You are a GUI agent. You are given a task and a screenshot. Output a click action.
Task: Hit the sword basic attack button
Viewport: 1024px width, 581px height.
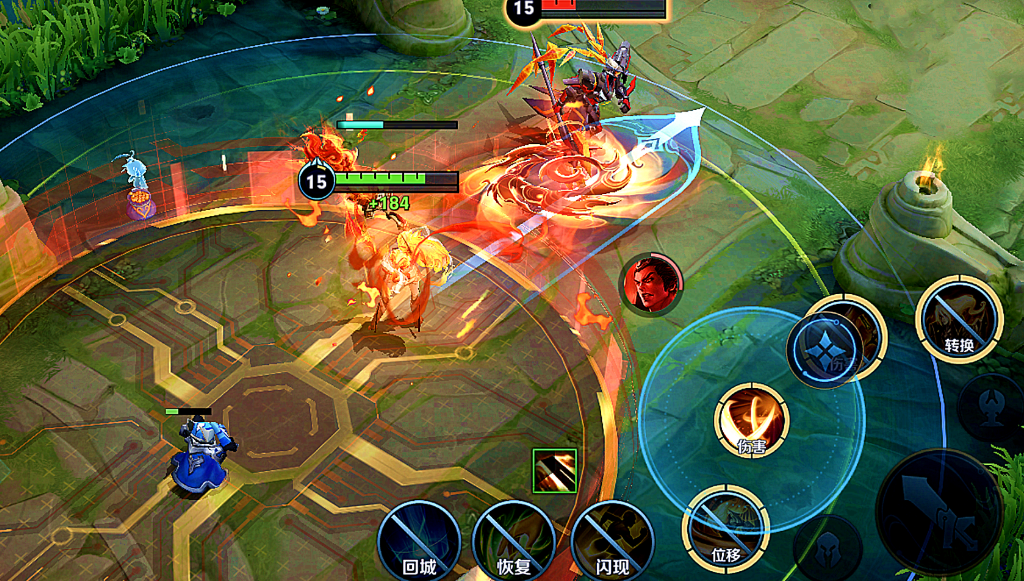tap(938, 511)
